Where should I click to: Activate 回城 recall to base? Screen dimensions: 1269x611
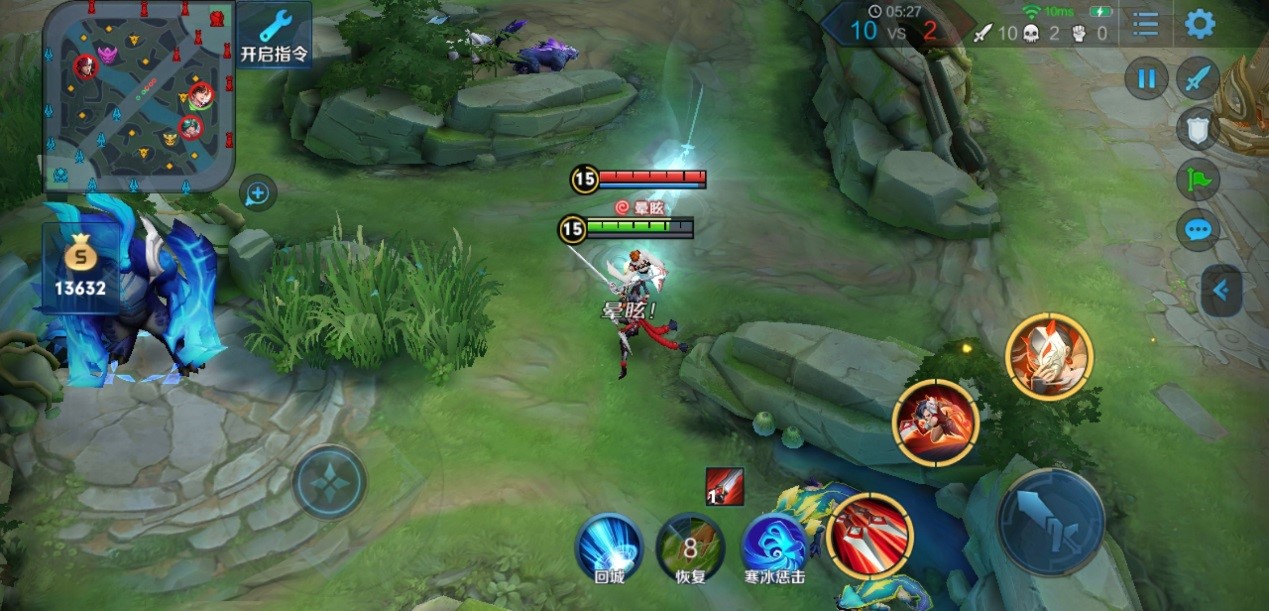[609, 546]
